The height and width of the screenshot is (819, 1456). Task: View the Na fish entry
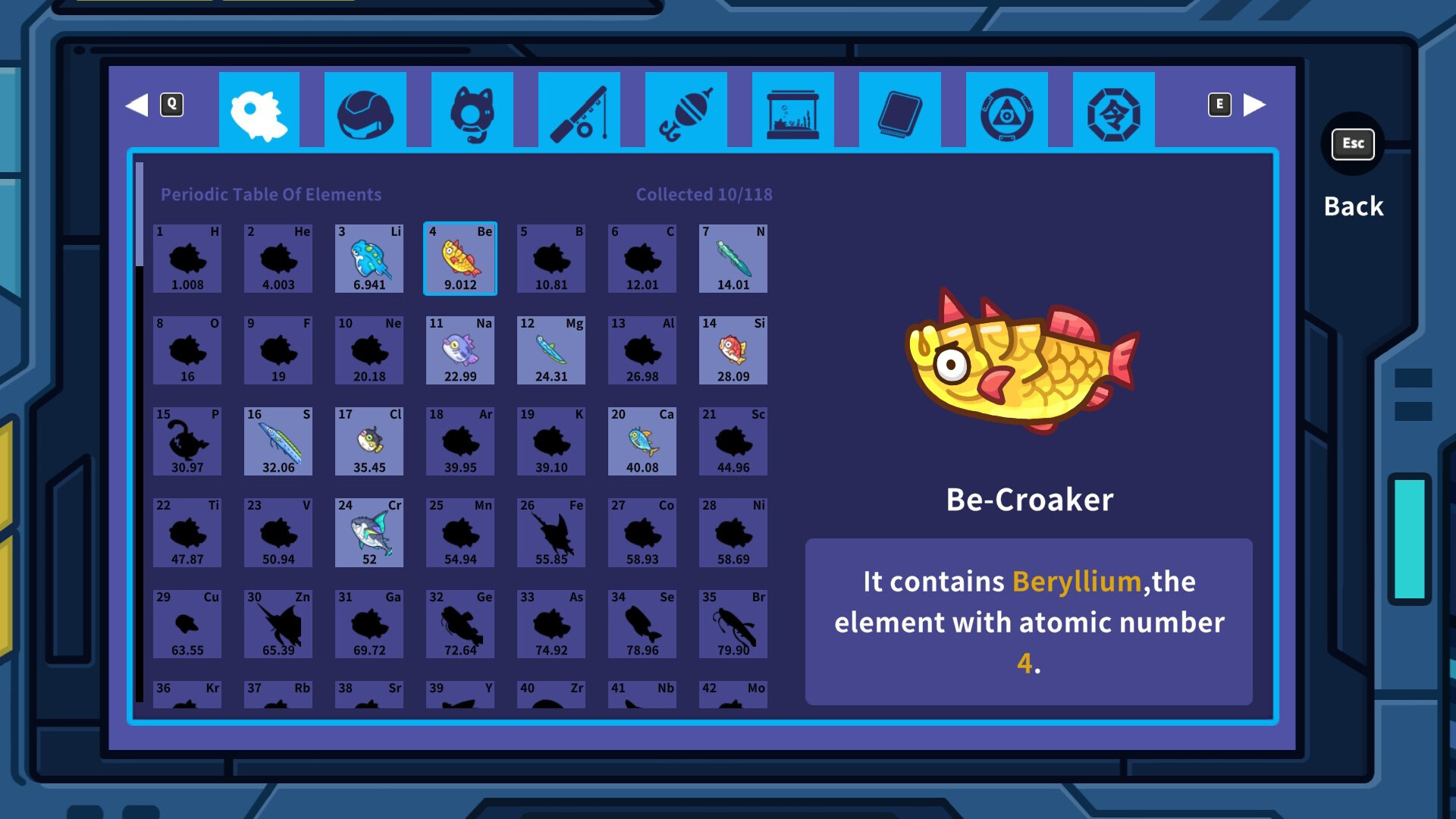tap(460, 350)
